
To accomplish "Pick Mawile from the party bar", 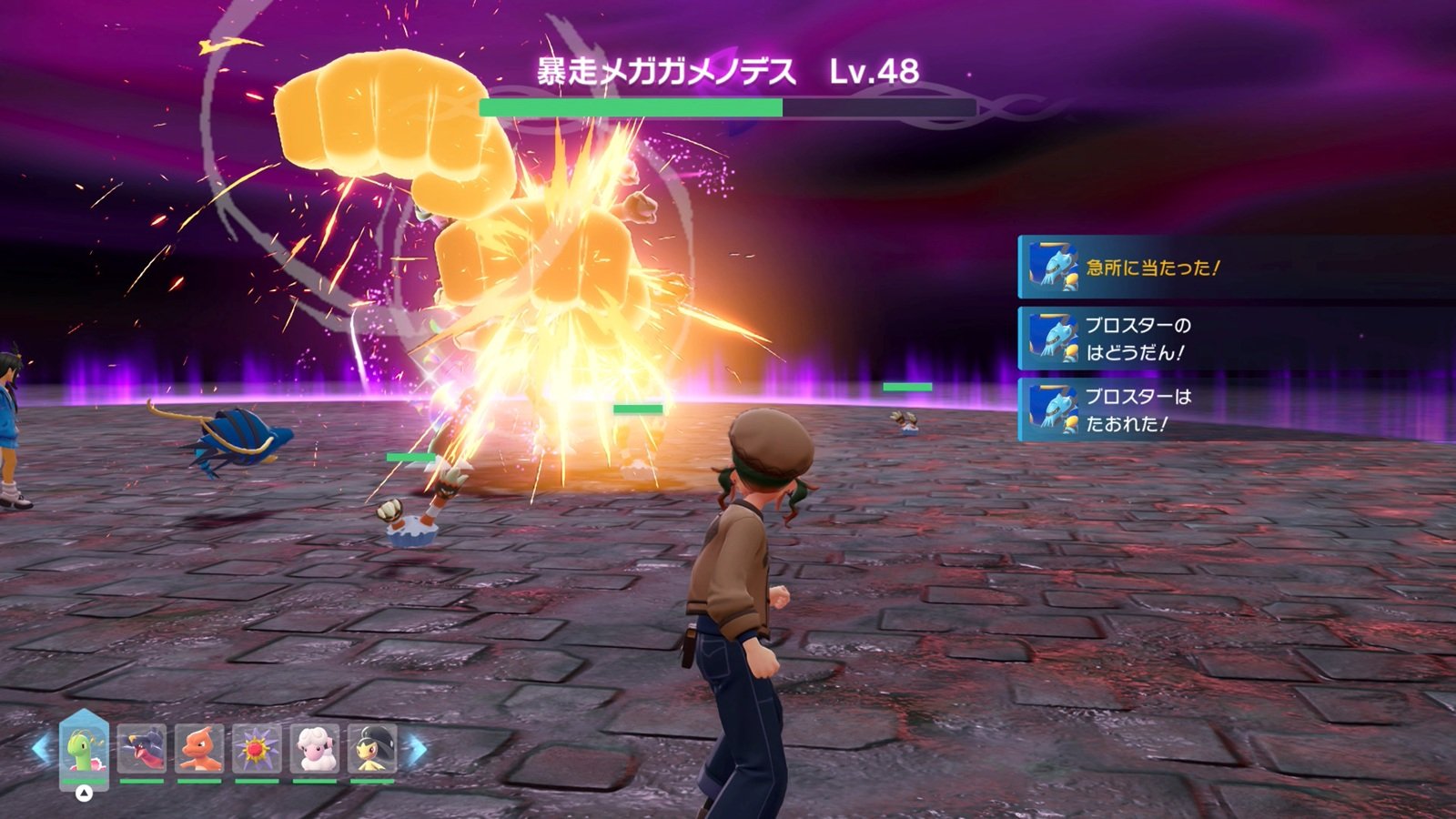I will [372, 749].
